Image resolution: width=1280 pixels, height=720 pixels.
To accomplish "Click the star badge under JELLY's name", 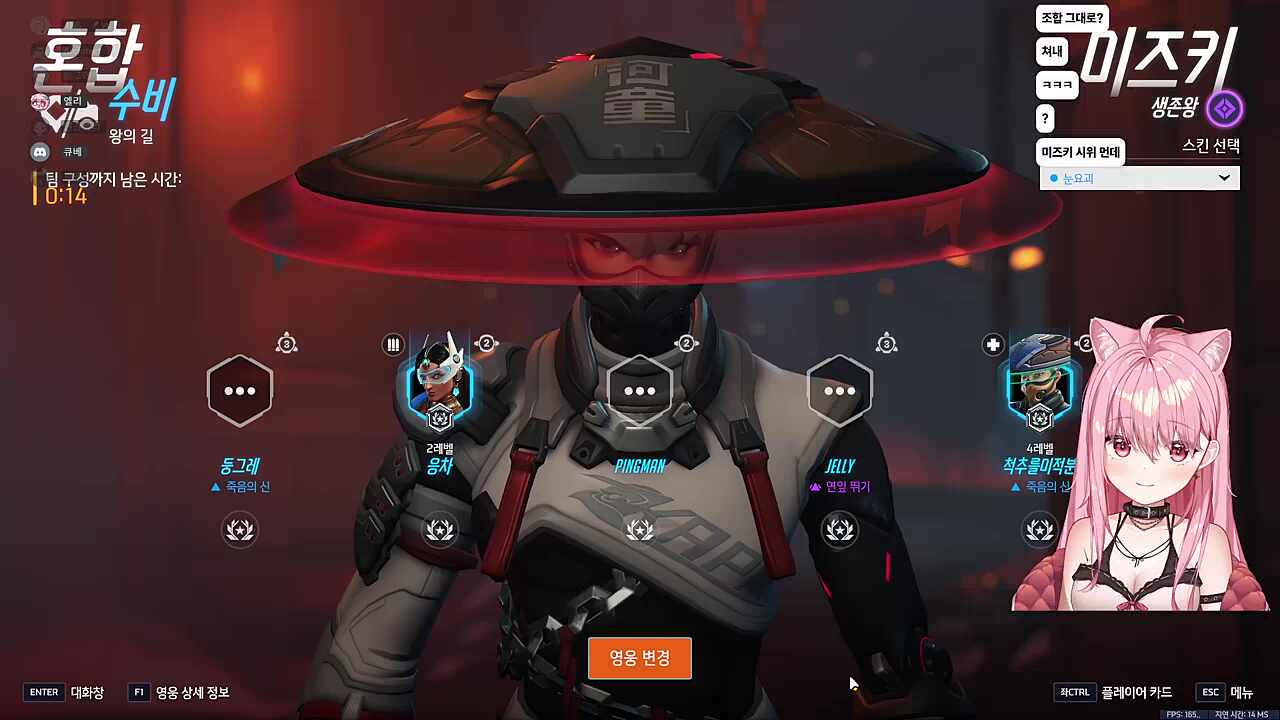I will click(x=840, y=529).
